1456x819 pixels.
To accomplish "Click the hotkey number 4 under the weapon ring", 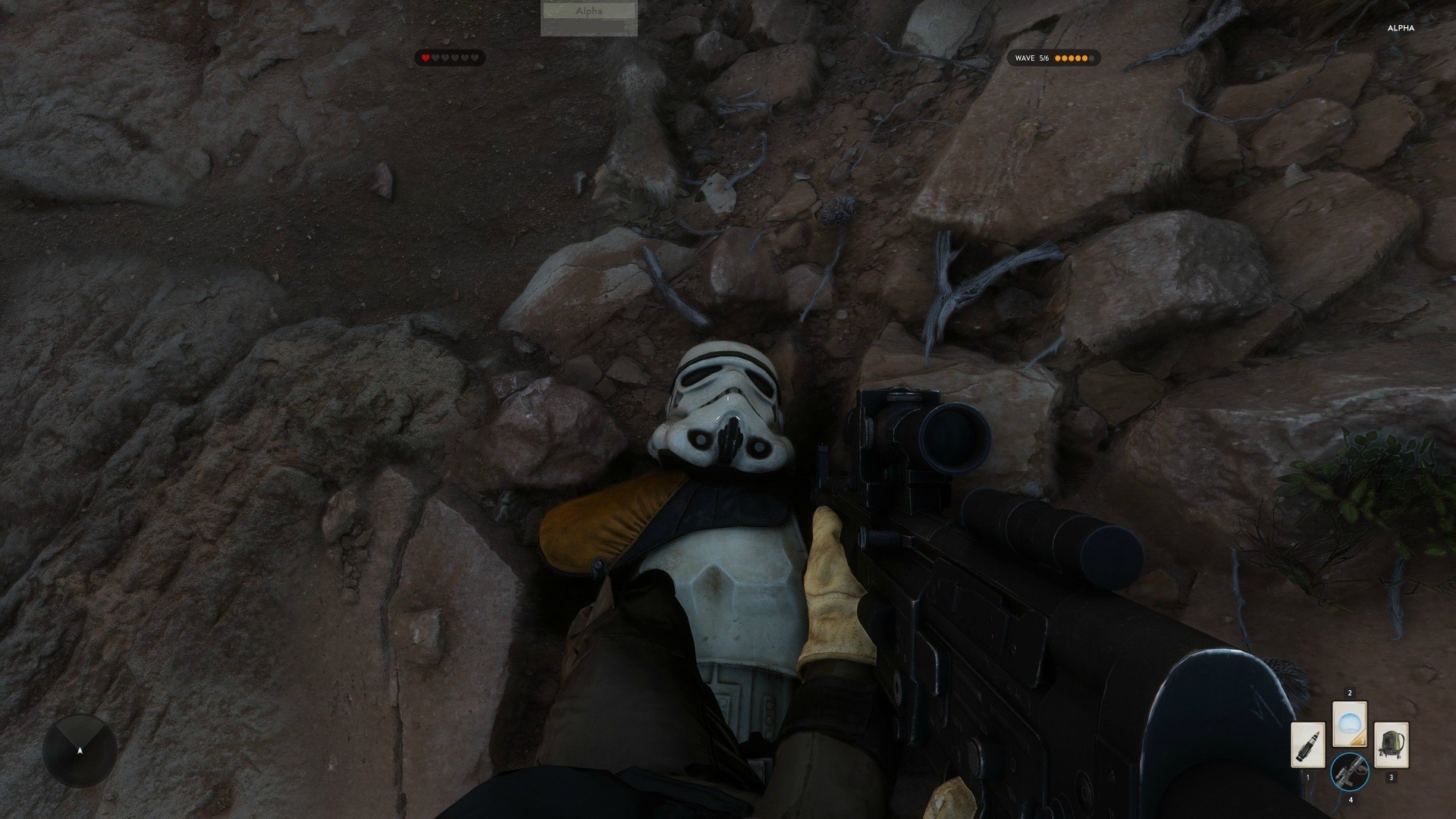I will pos(1351,800).
